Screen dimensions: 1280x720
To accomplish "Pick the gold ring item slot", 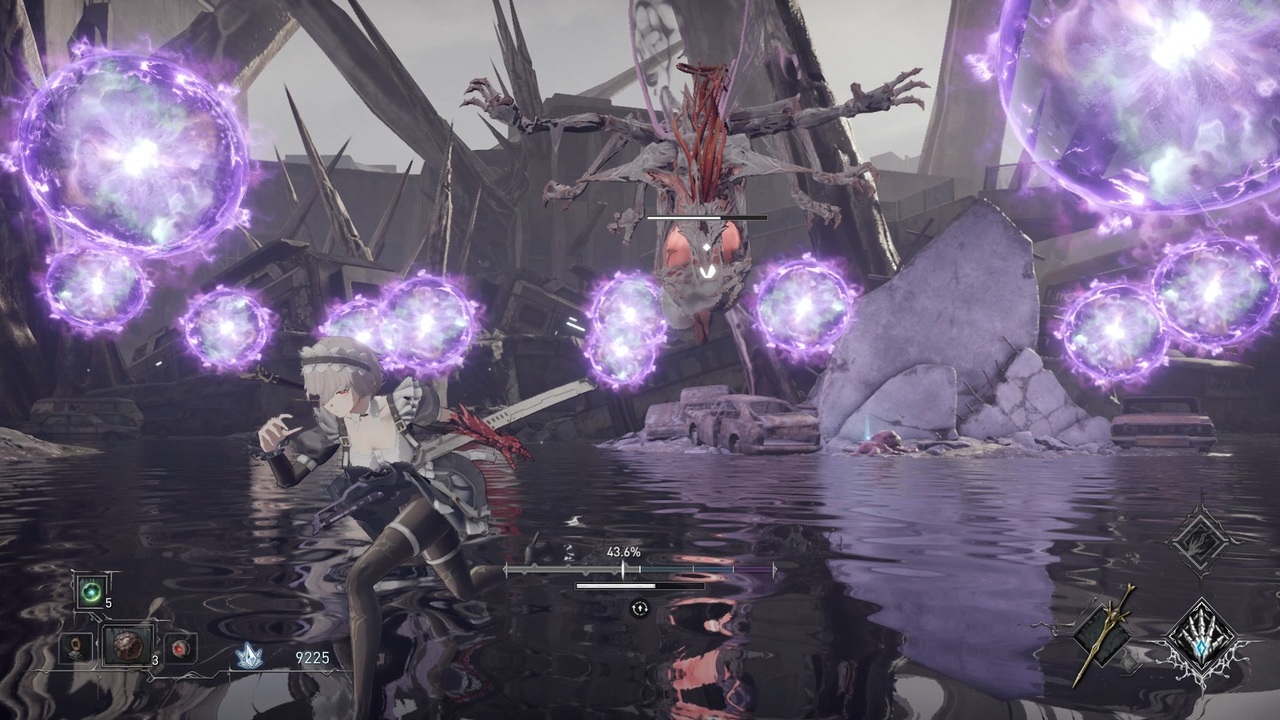I will click(75, 648).
